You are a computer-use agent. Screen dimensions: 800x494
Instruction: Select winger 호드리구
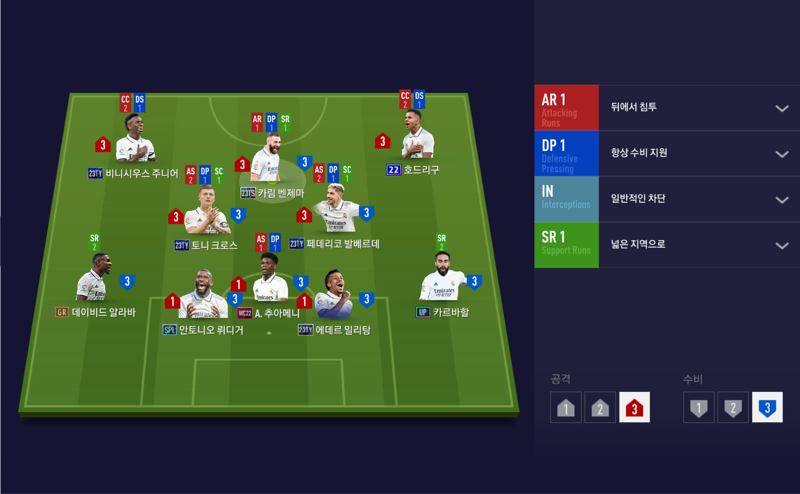point(413,139)
